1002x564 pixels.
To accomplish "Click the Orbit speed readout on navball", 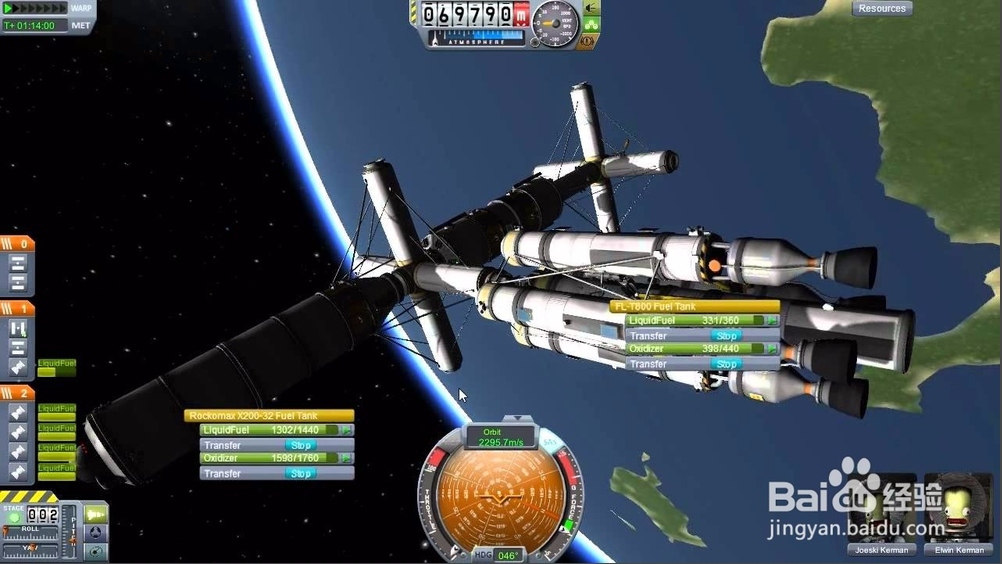I will (501, 438).
